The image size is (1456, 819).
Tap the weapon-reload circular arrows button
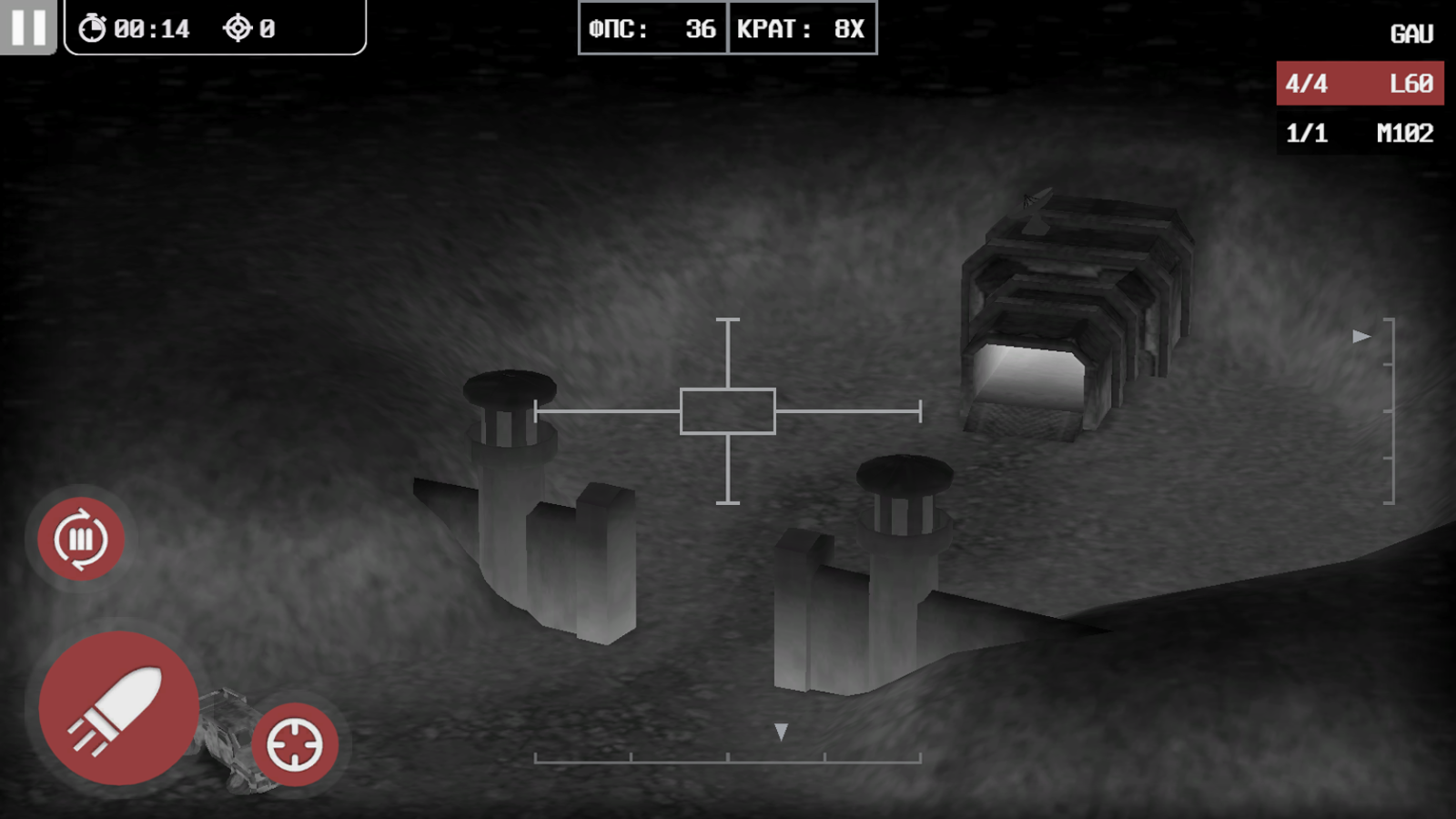[82, 539]
